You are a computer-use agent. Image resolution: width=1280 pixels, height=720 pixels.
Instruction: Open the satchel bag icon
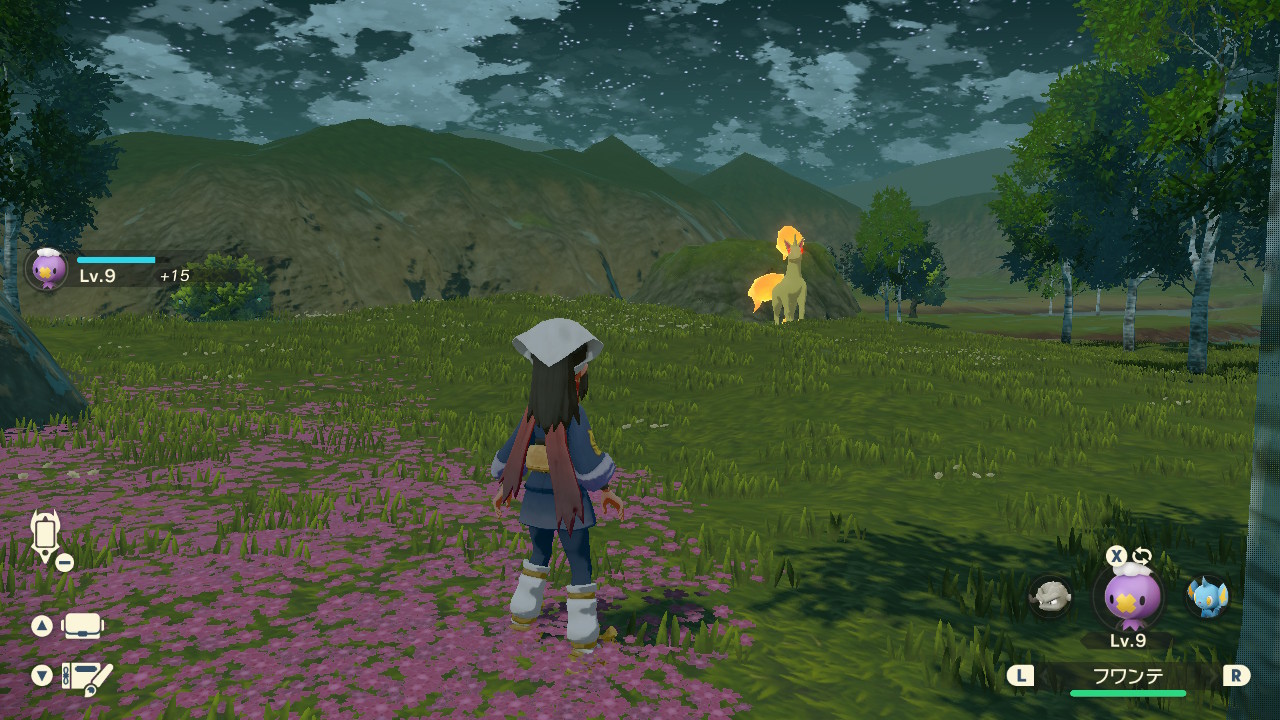[83, 626]
